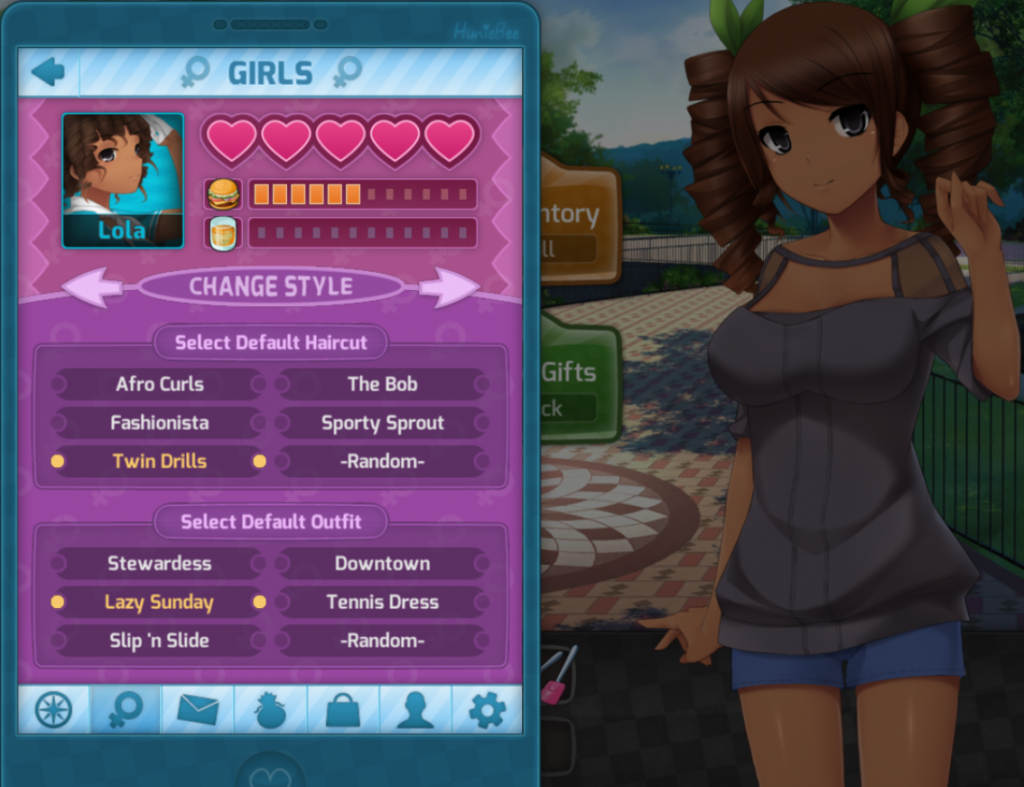This screenshot has width=1024, height=787.
Task: Open the pineapple gifts tab
Action: [x=271, y=710]
